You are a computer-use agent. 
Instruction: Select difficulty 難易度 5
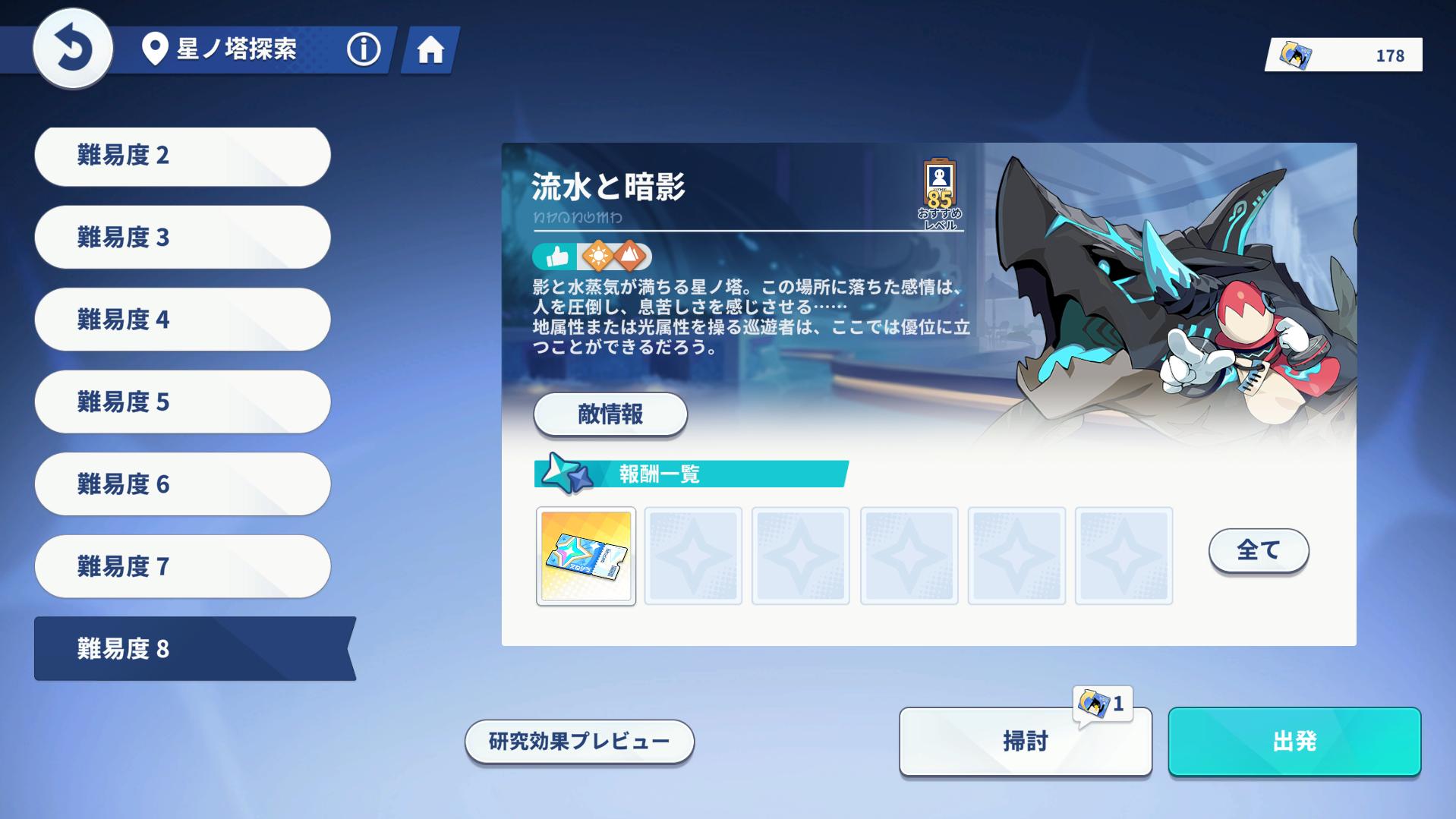click(x=182, y=402)
